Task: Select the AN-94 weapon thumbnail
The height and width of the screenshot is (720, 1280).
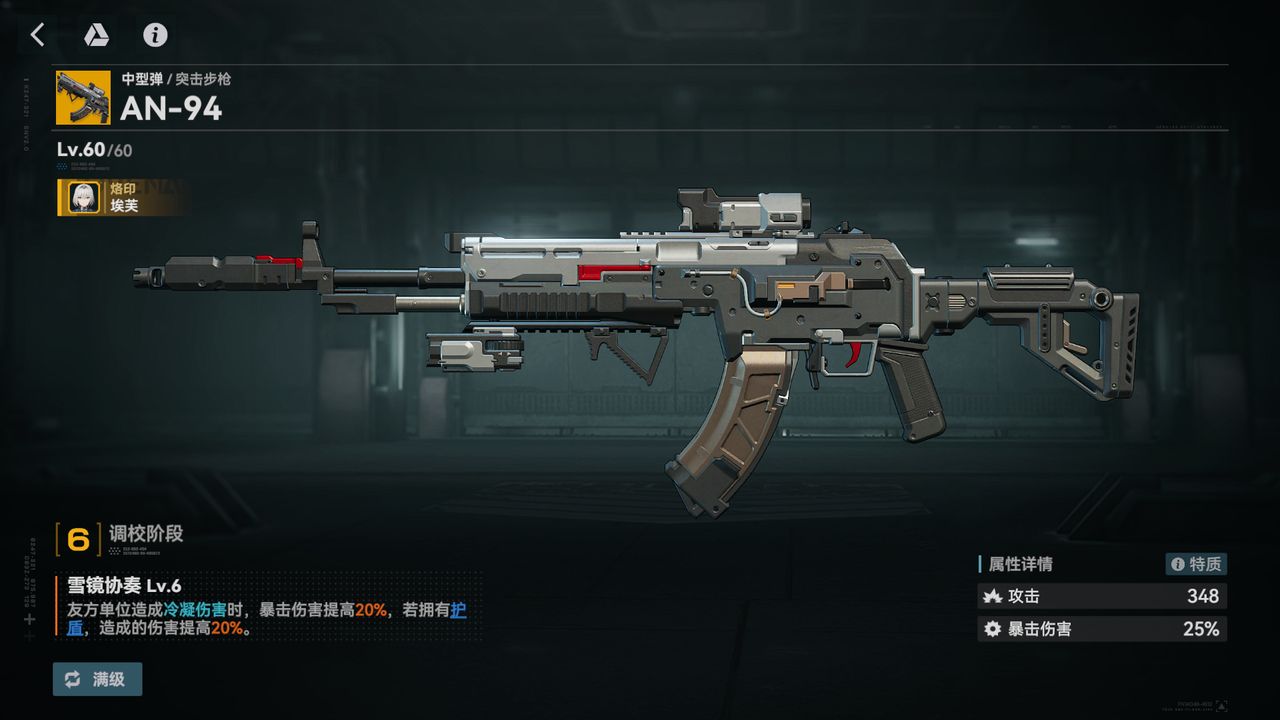Action: pos(83,97)
